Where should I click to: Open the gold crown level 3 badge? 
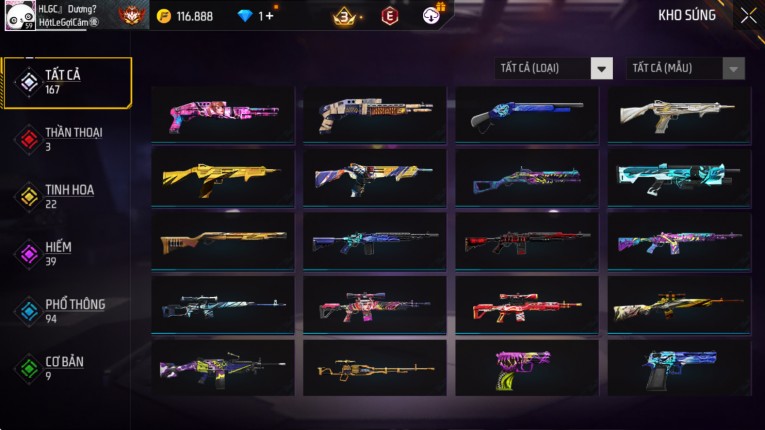(x=346, y=16)
